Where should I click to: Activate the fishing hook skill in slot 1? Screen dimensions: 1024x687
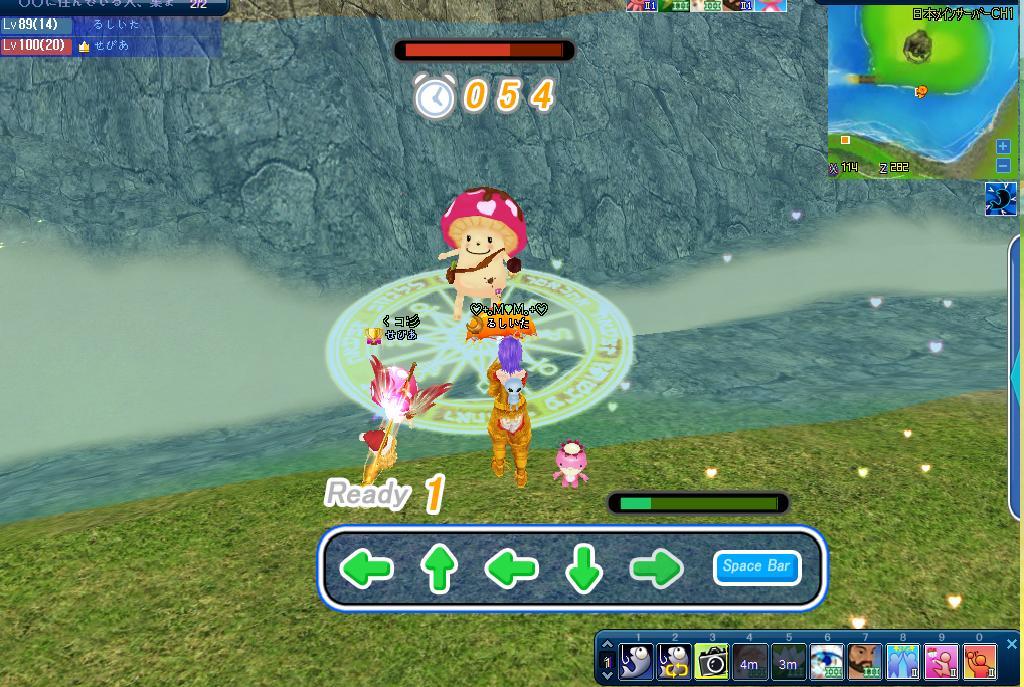pyautogui.click(x=636, y=661)
